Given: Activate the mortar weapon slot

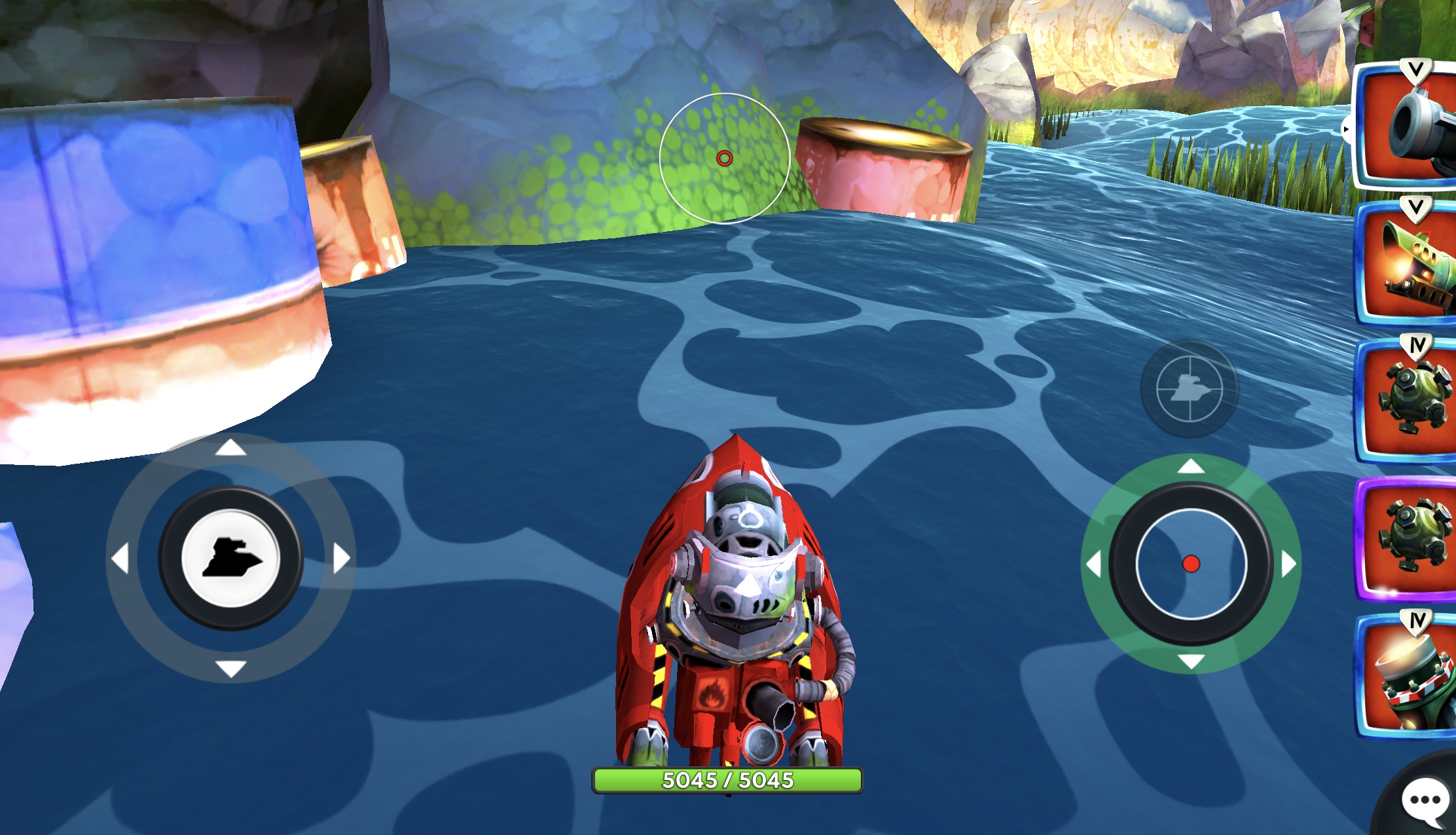Looking at the screenshot, I should coord(1408,678).
